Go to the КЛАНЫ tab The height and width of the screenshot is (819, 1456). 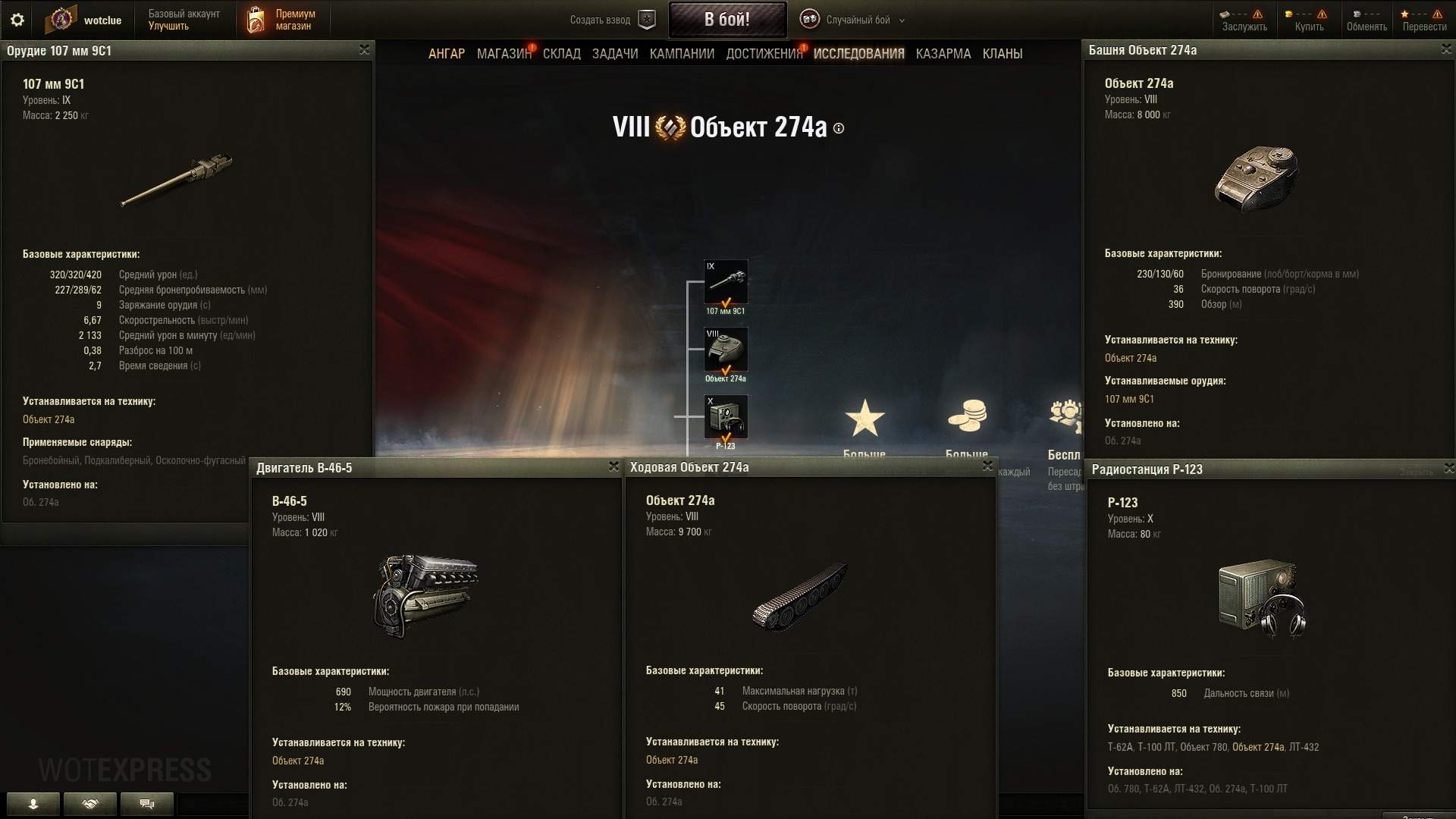[x=1002, y=54]
